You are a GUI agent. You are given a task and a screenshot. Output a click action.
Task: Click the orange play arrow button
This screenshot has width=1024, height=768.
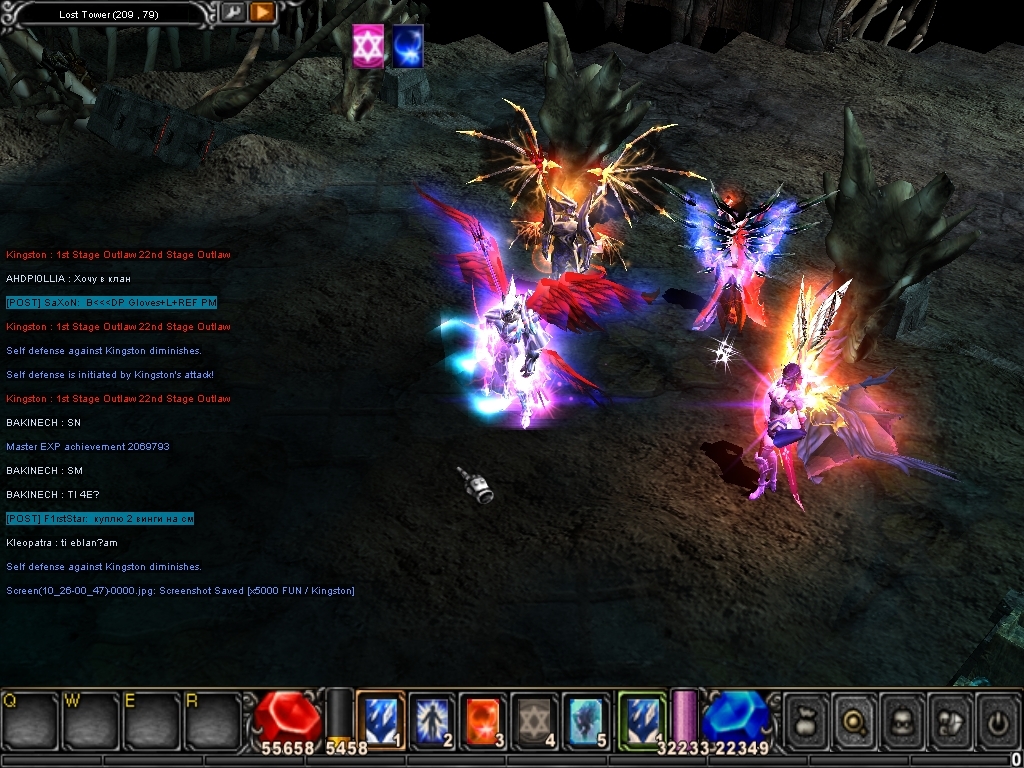click(261, 13)
